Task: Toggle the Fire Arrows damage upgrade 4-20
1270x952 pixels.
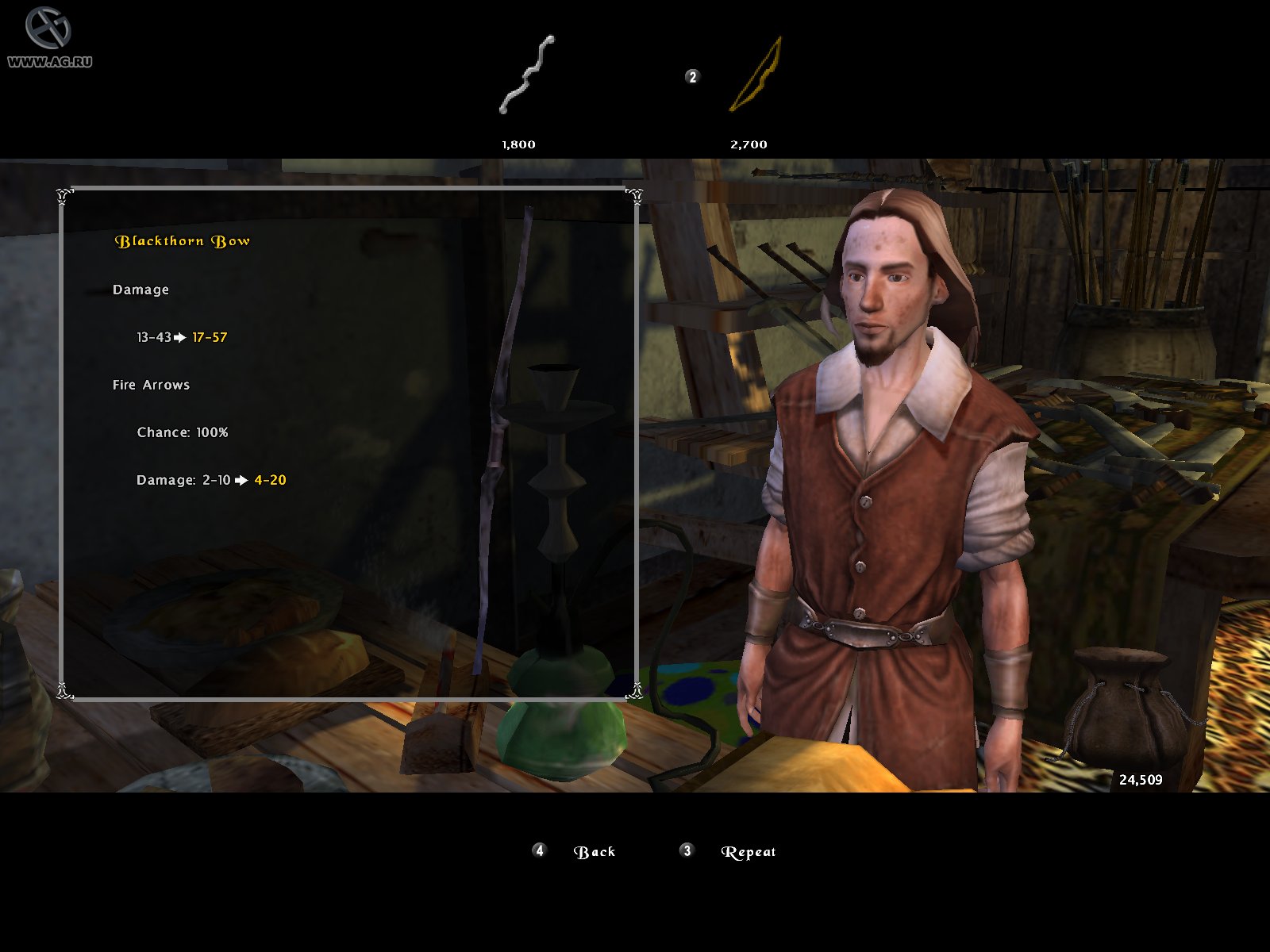Action: pyautogui.click(x=271, y=479)
